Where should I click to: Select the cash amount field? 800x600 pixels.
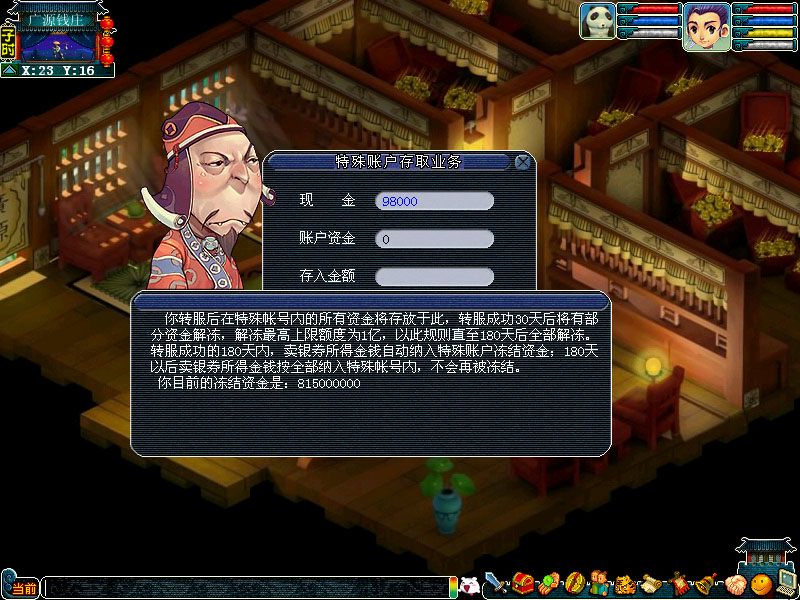pos(434,201)
